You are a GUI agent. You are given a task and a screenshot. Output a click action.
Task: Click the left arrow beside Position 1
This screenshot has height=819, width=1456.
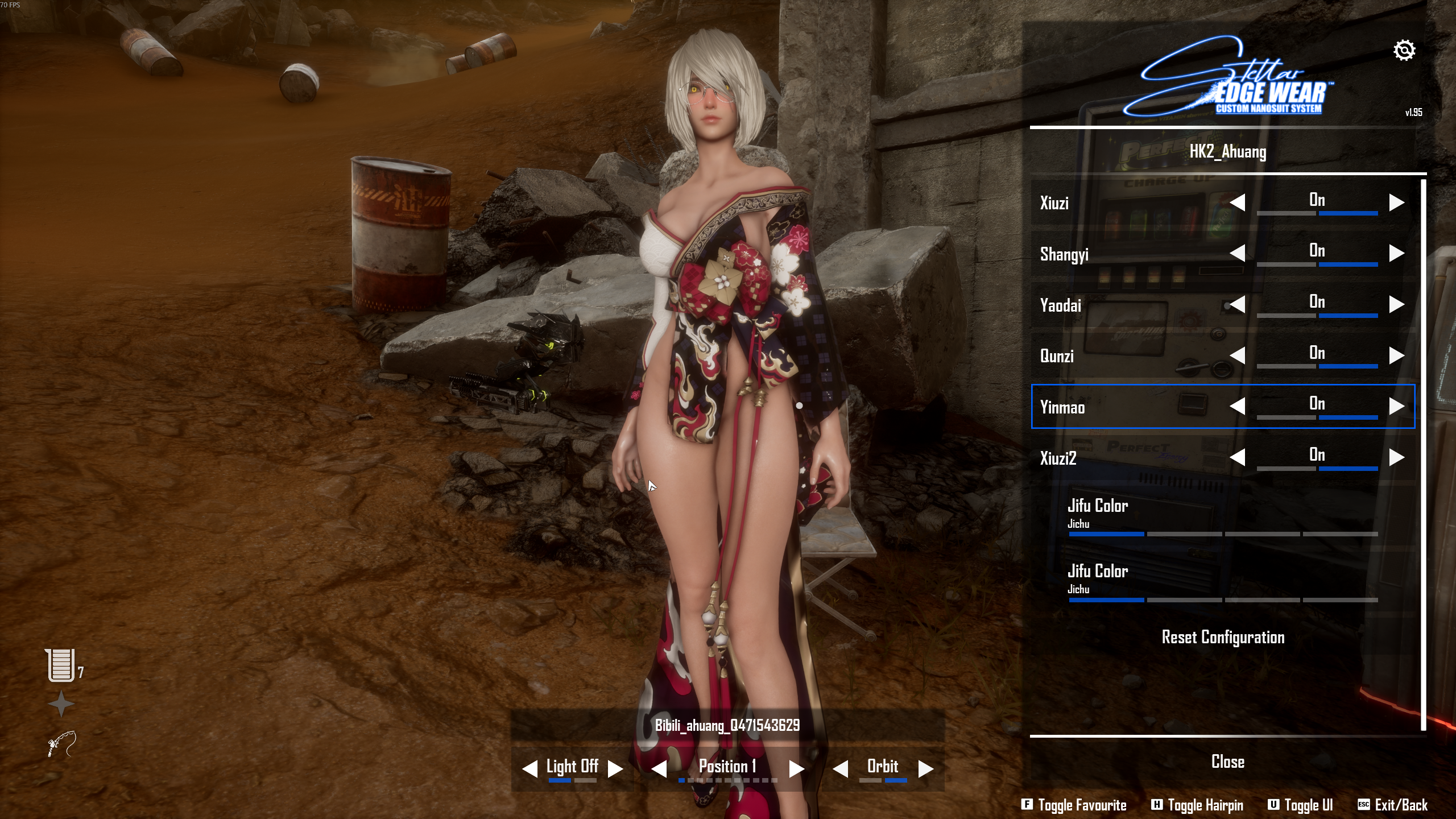659,768
